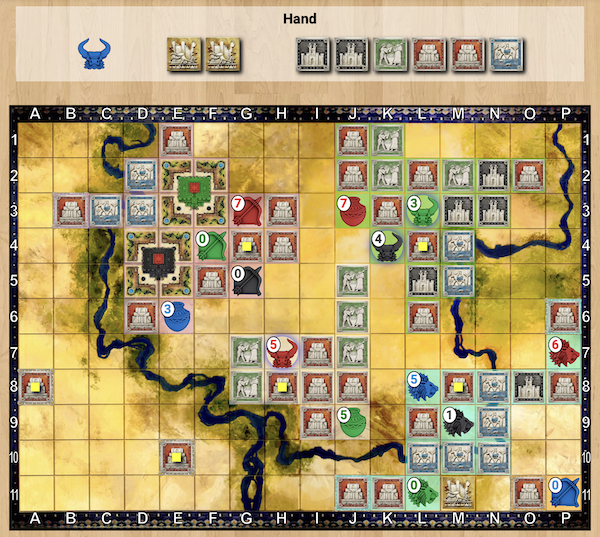Viewport: 600px width, 537px height.
Task: Select the blue lion leader numbered 5
Action: point(423,386)
